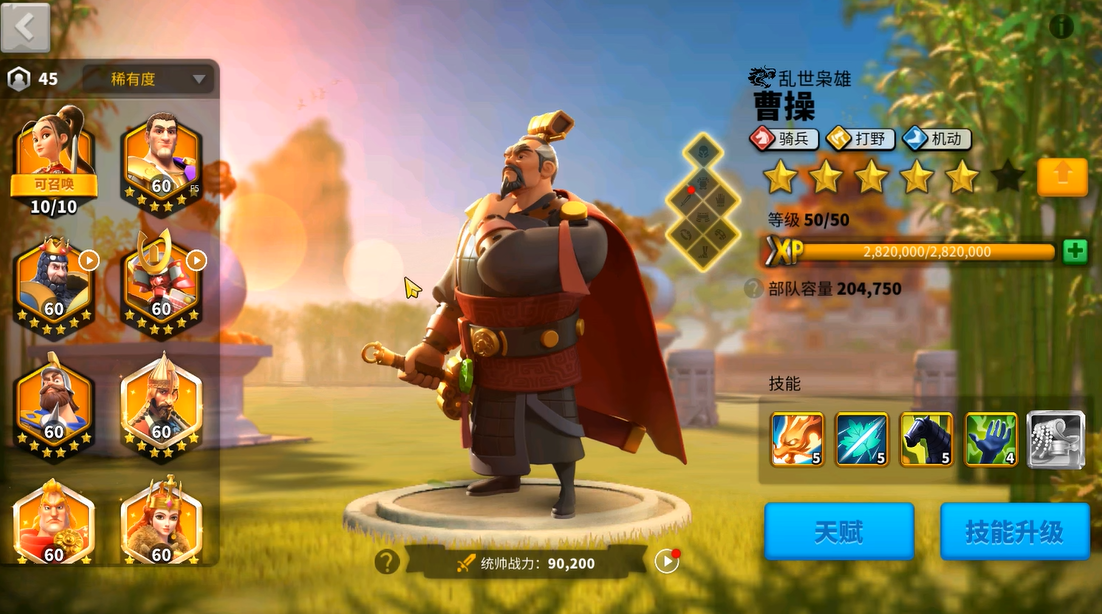Add XP with the green plus button
Viewport: 1102px width, 614px height.
(1075, 251)
